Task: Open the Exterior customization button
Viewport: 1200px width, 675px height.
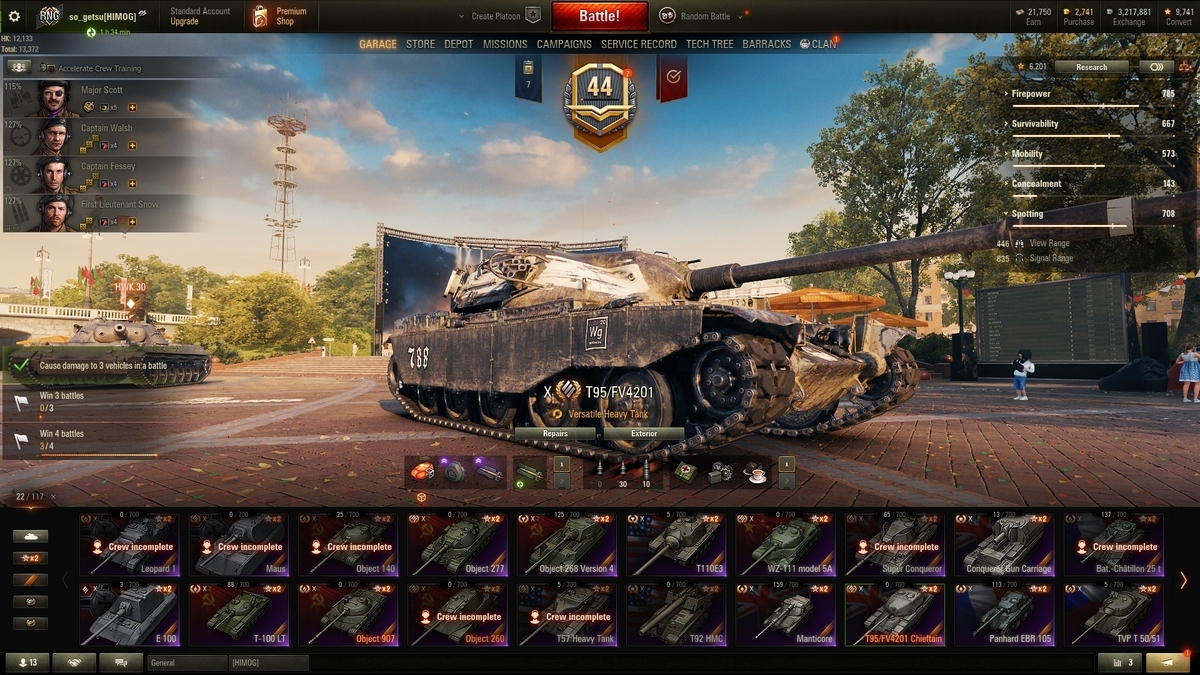Action: click(x=644, y=434)
